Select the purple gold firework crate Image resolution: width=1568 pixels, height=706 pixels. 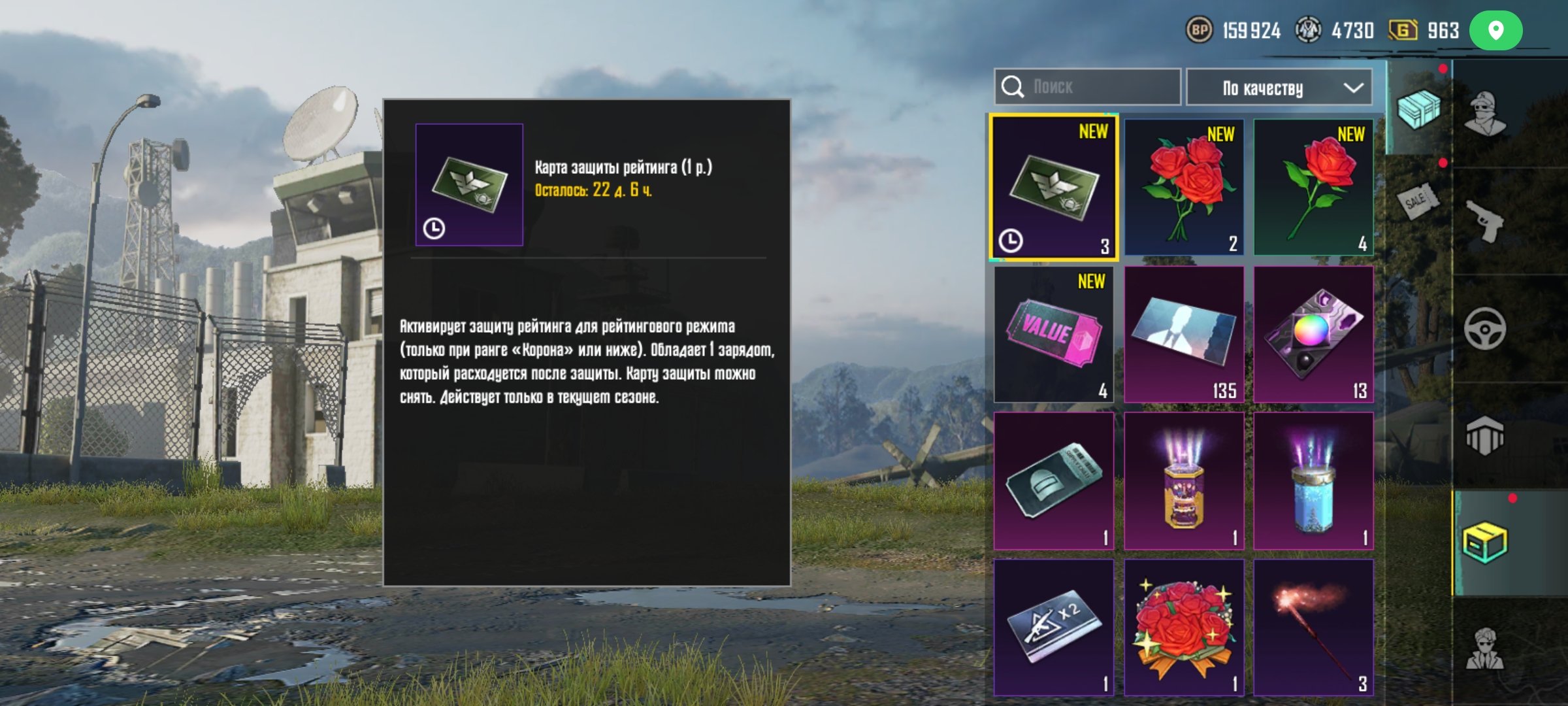(1184, 481)
